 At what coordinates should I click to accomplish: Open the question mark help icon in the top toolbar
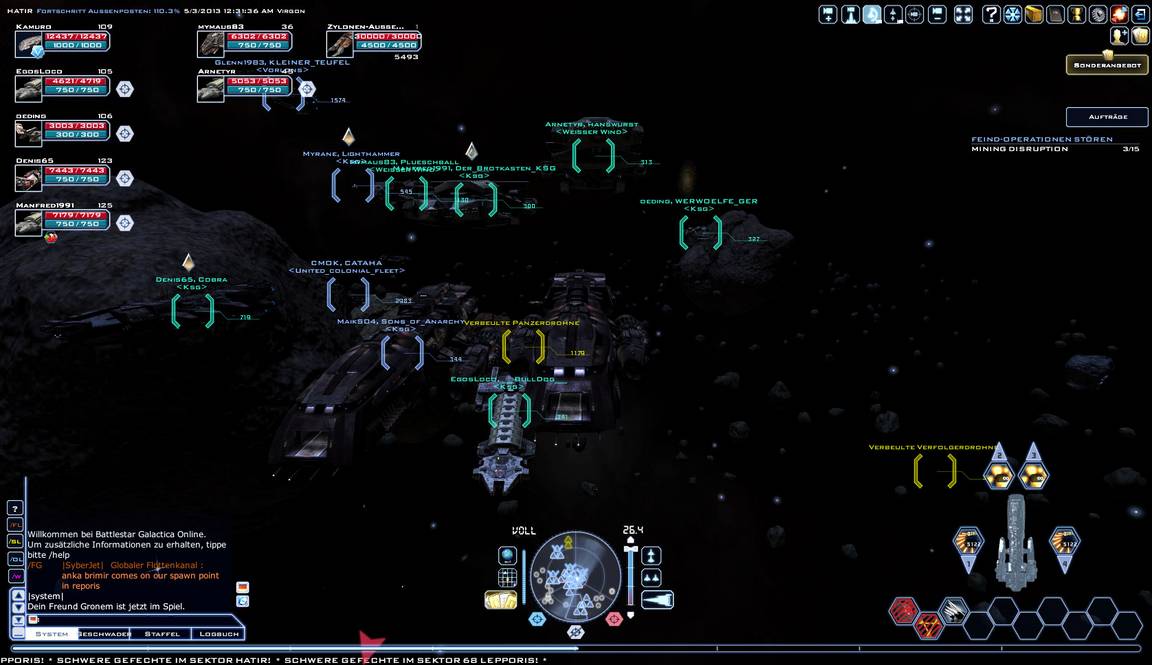tap(991, 14)
